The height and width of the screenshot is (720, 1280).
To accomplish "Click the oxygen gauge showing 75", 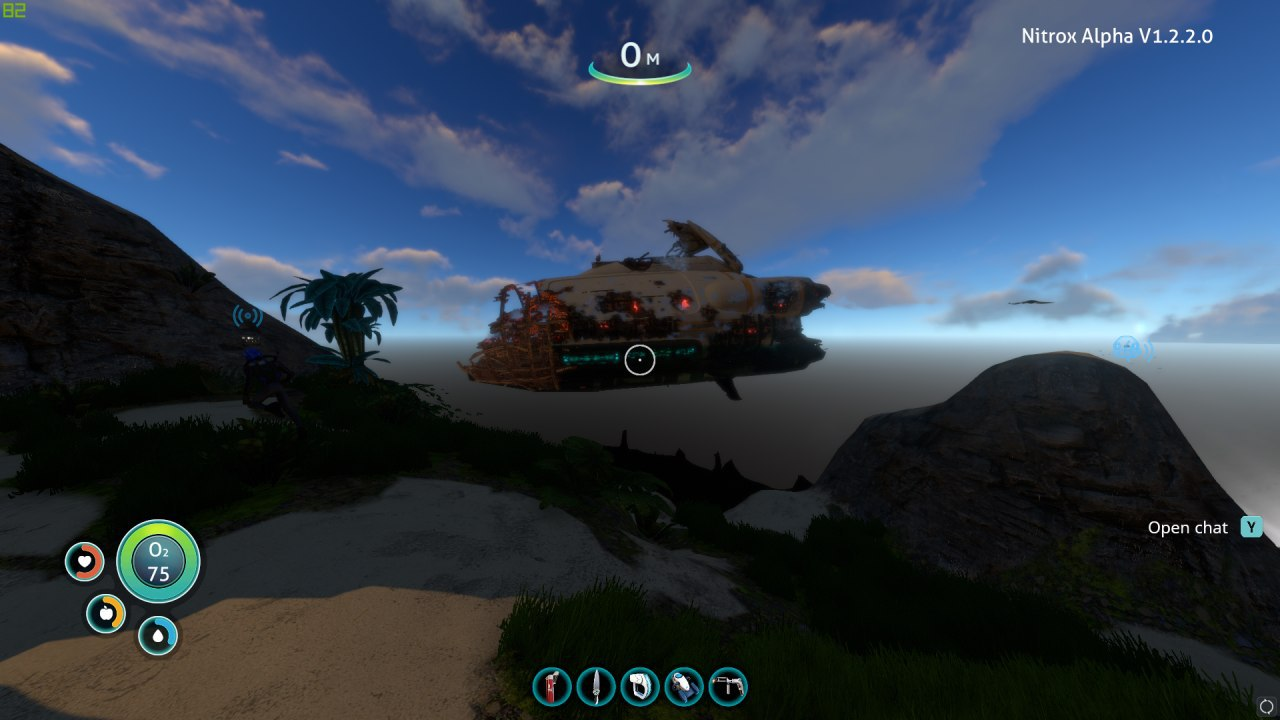I will coord(157,562).
